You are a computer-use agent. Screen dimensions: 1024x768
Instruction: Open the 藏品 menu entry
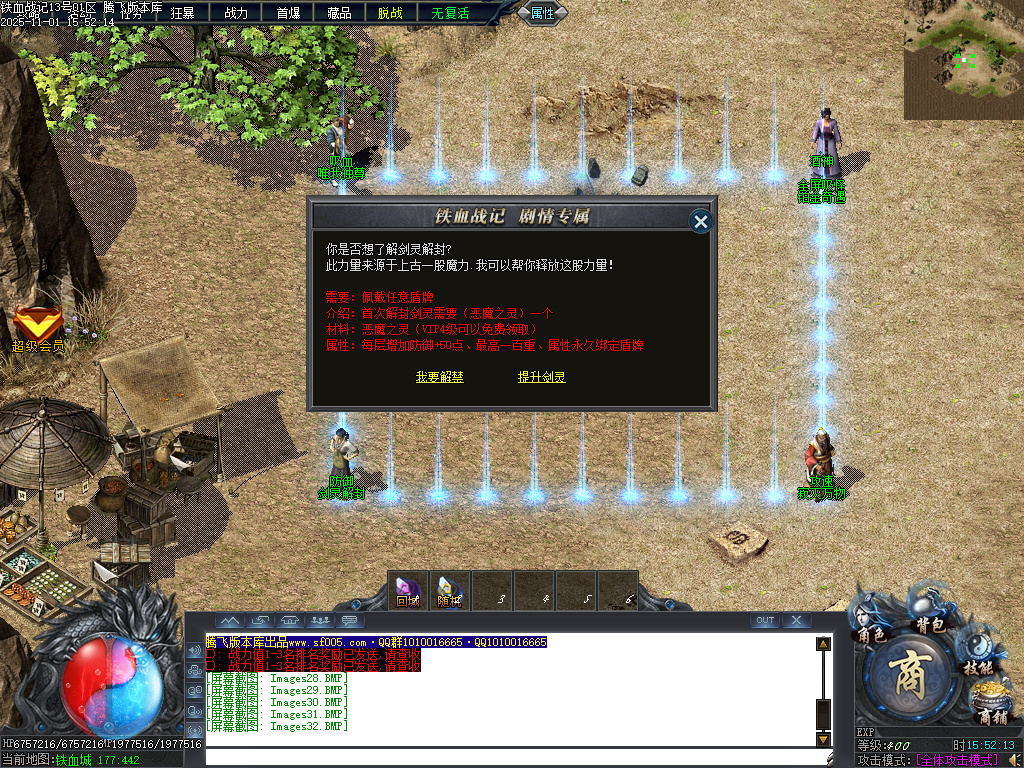click(339, 13)
